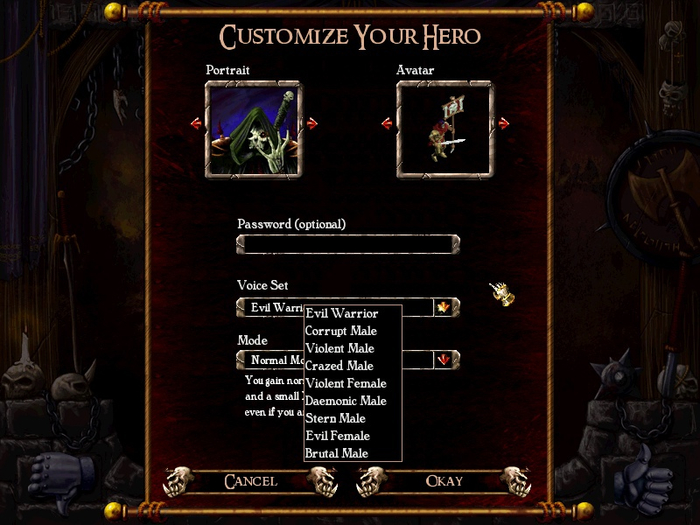This screenshot has width=700, height=525.
Task: Pick the Violent Male voice option
Action: tap(340, 349)
